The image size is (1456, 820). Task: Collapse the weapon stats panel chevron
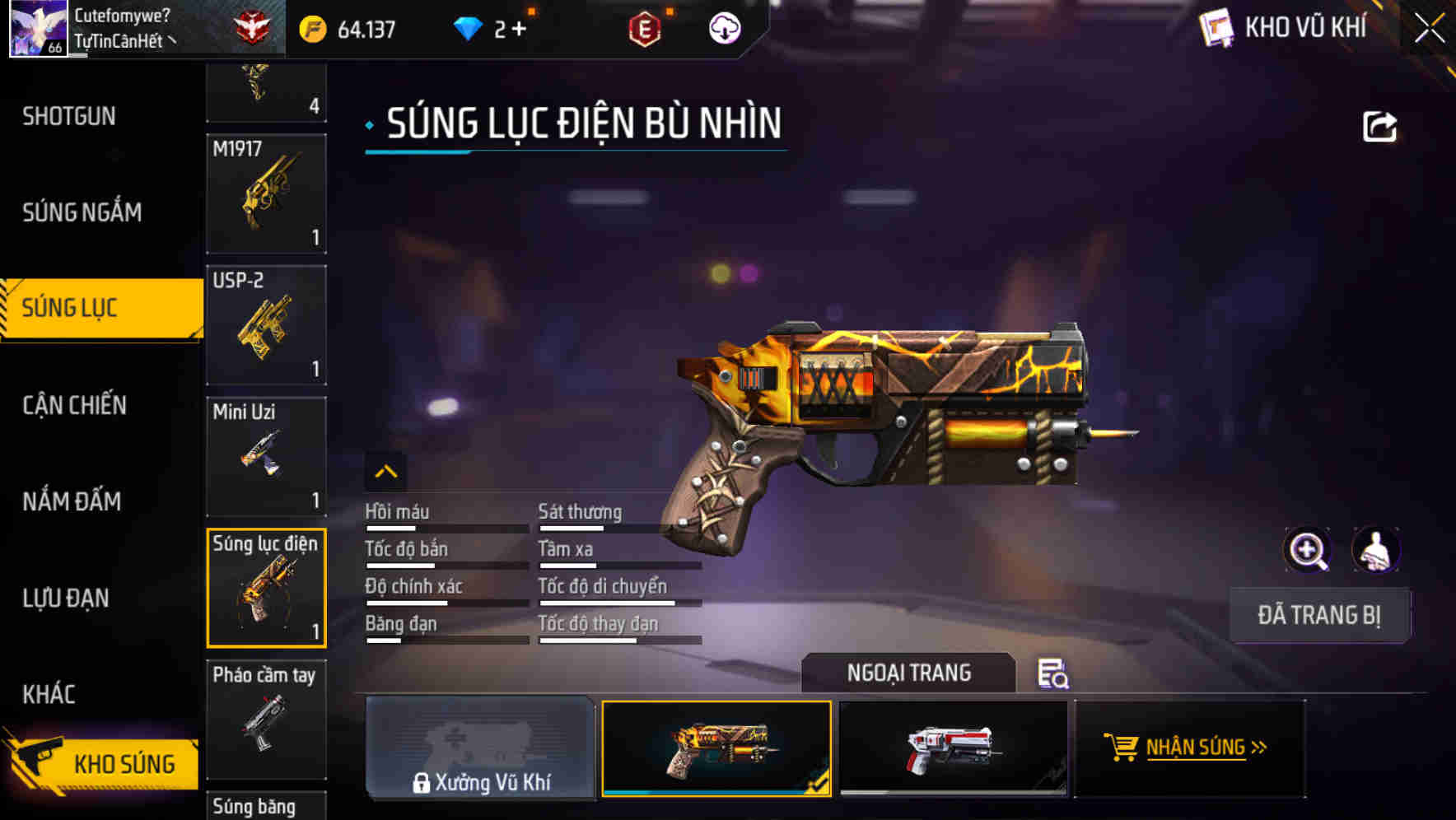386,472
